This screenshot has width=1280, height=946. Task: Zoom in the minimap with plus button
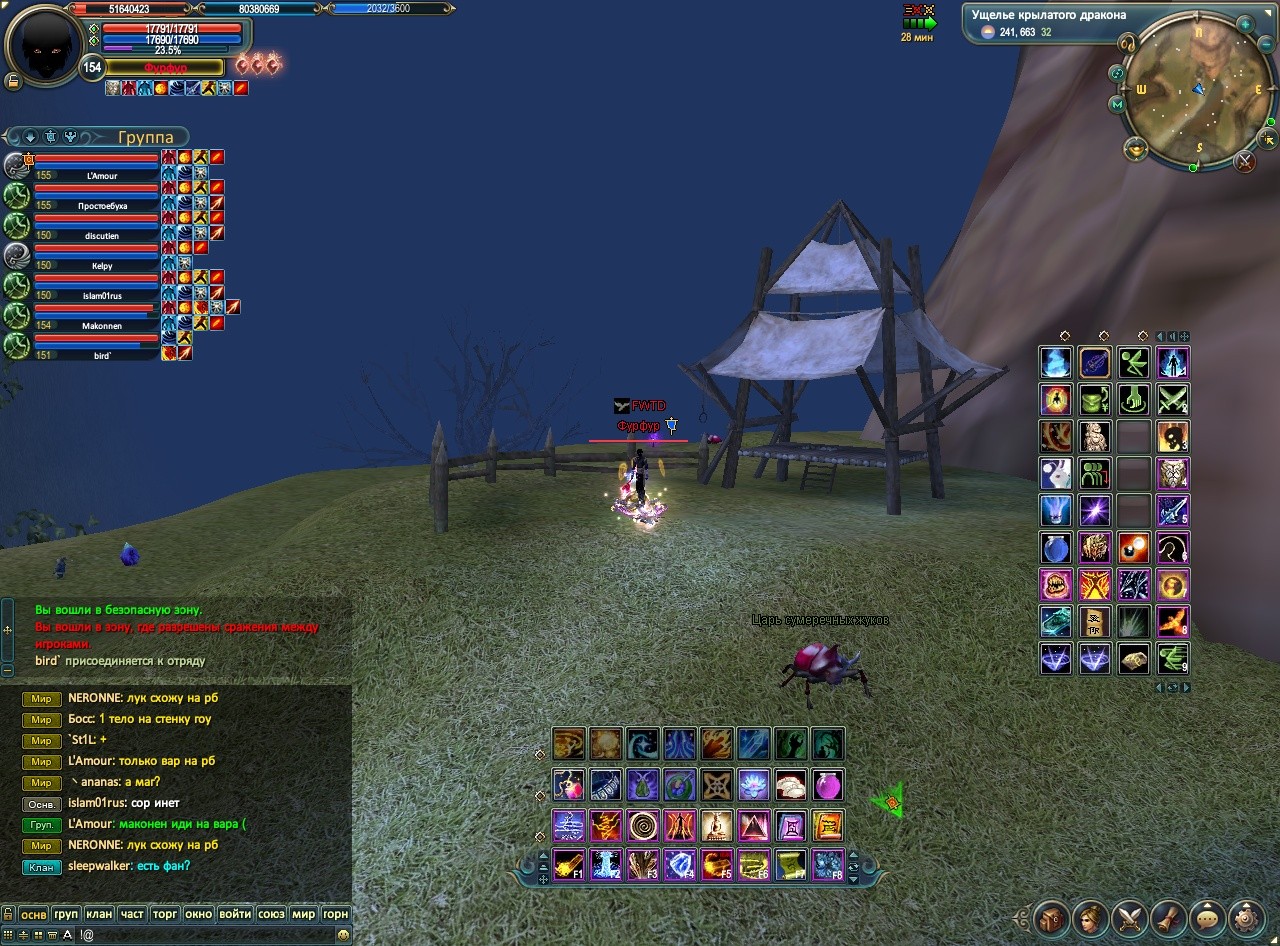tap(1245, 23)
